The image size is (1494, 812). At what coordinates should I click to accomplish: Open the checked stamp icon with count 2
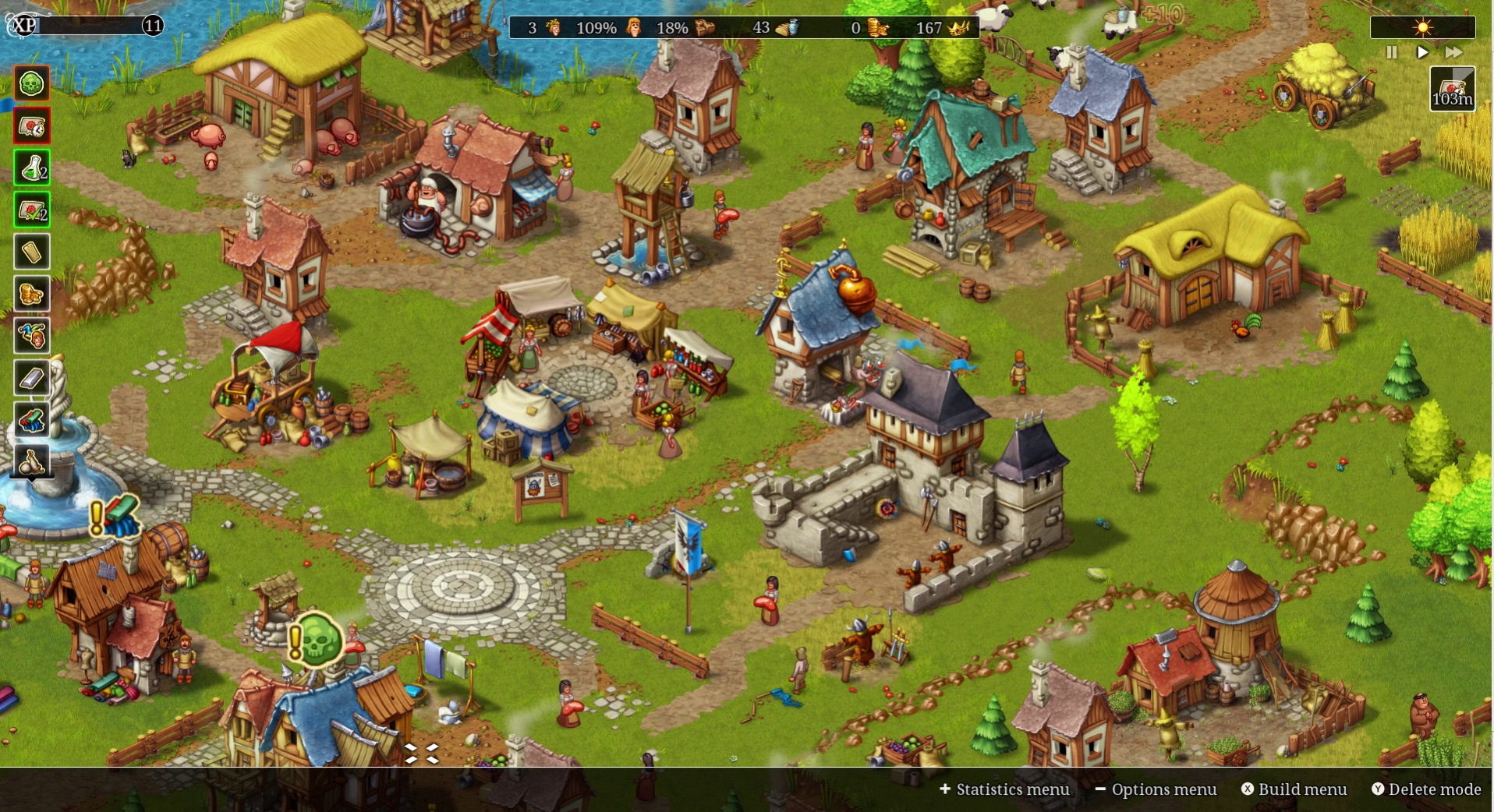click(x=31, y=209)
